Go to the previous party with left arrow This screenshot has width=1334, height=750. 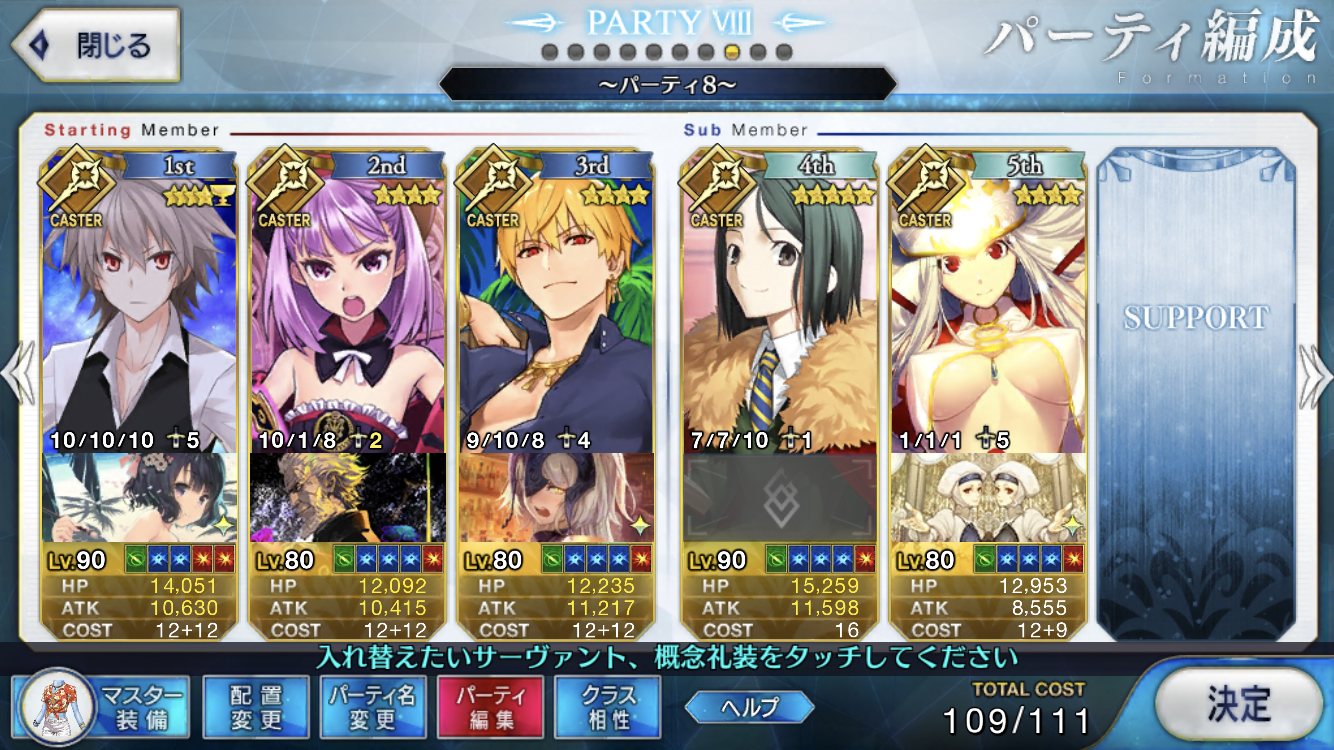(18, 375)
